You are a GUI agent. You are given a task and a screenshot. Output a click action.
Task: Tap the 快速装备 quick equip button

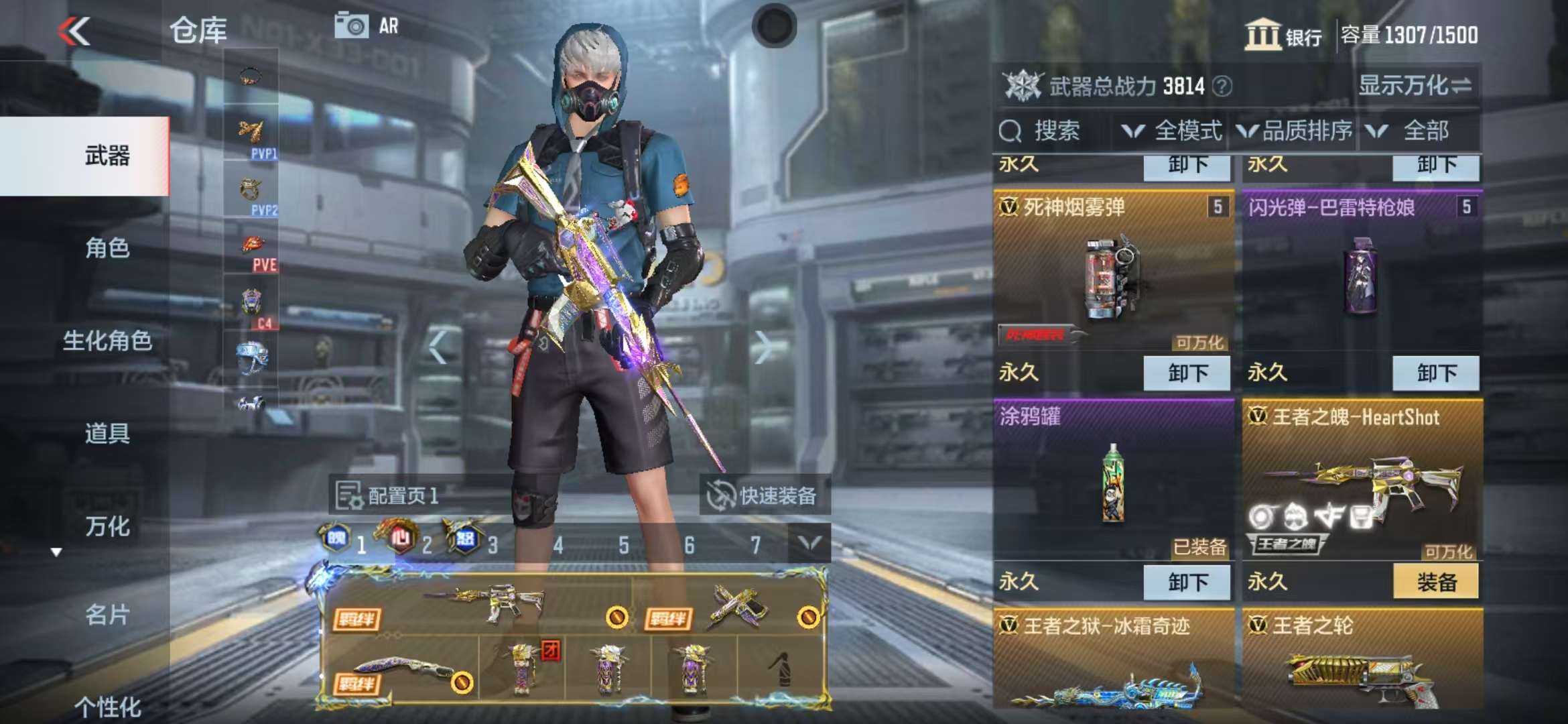click(764, 496)
